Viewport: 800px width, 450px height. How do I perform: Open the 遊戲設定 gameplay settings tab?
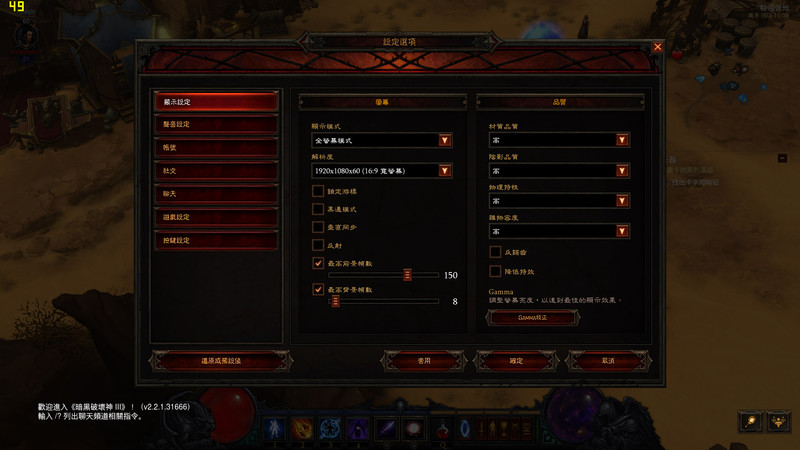point(215,217)
